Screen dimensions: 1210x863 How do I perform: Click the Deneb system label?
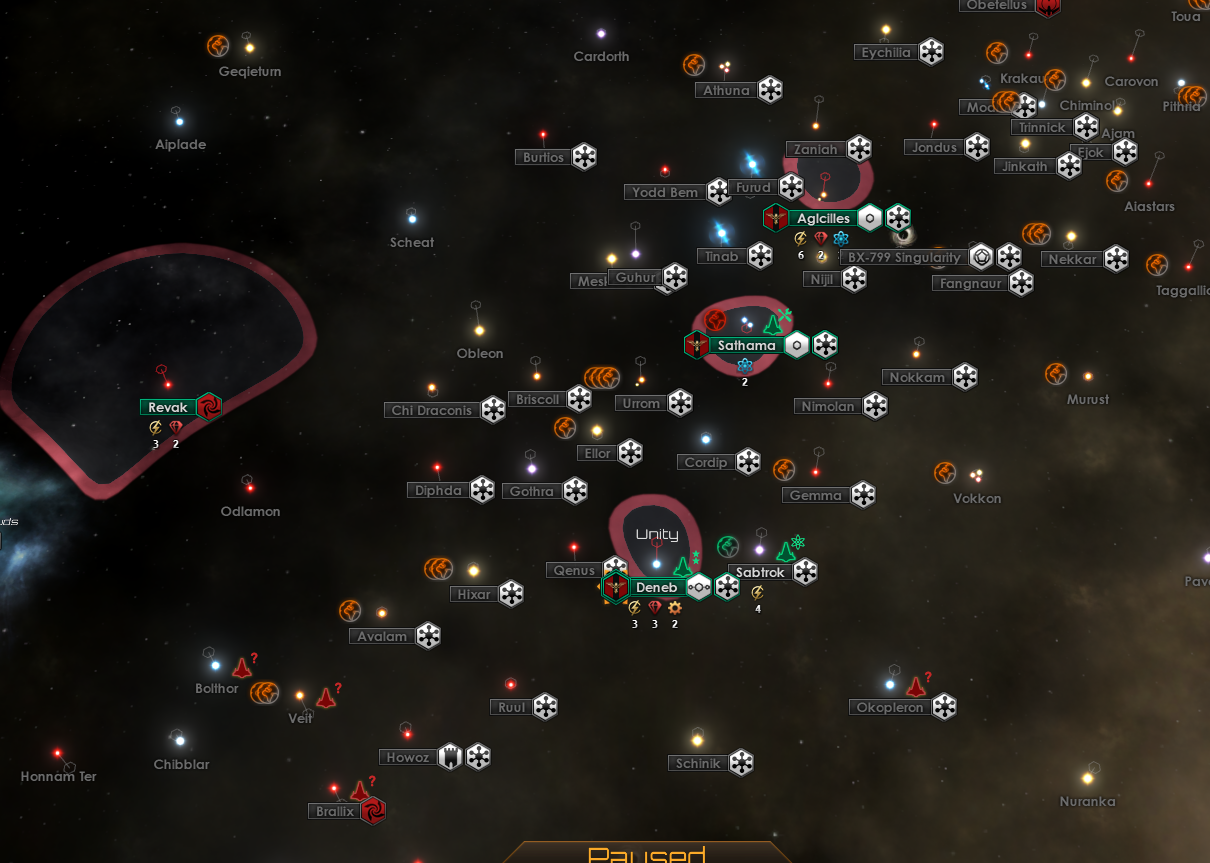click(x=656, y=587)
